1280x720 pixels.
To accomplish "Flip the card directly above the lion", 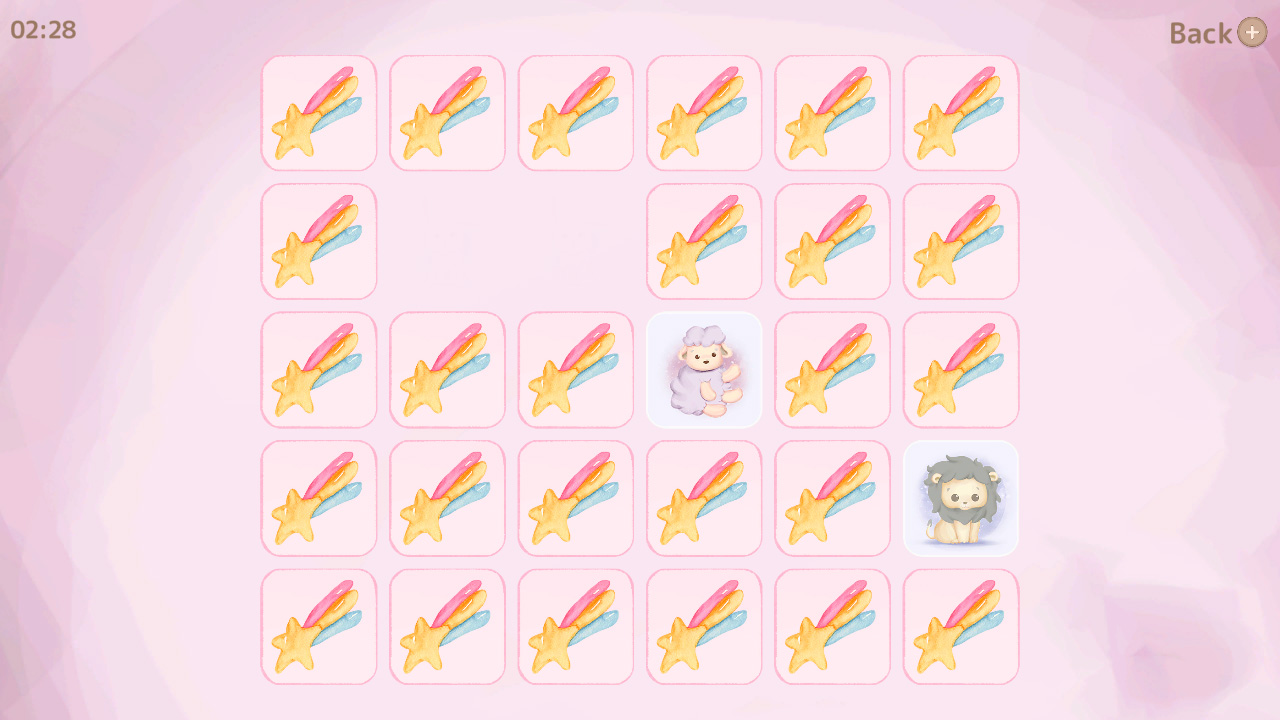I will 960,370.
